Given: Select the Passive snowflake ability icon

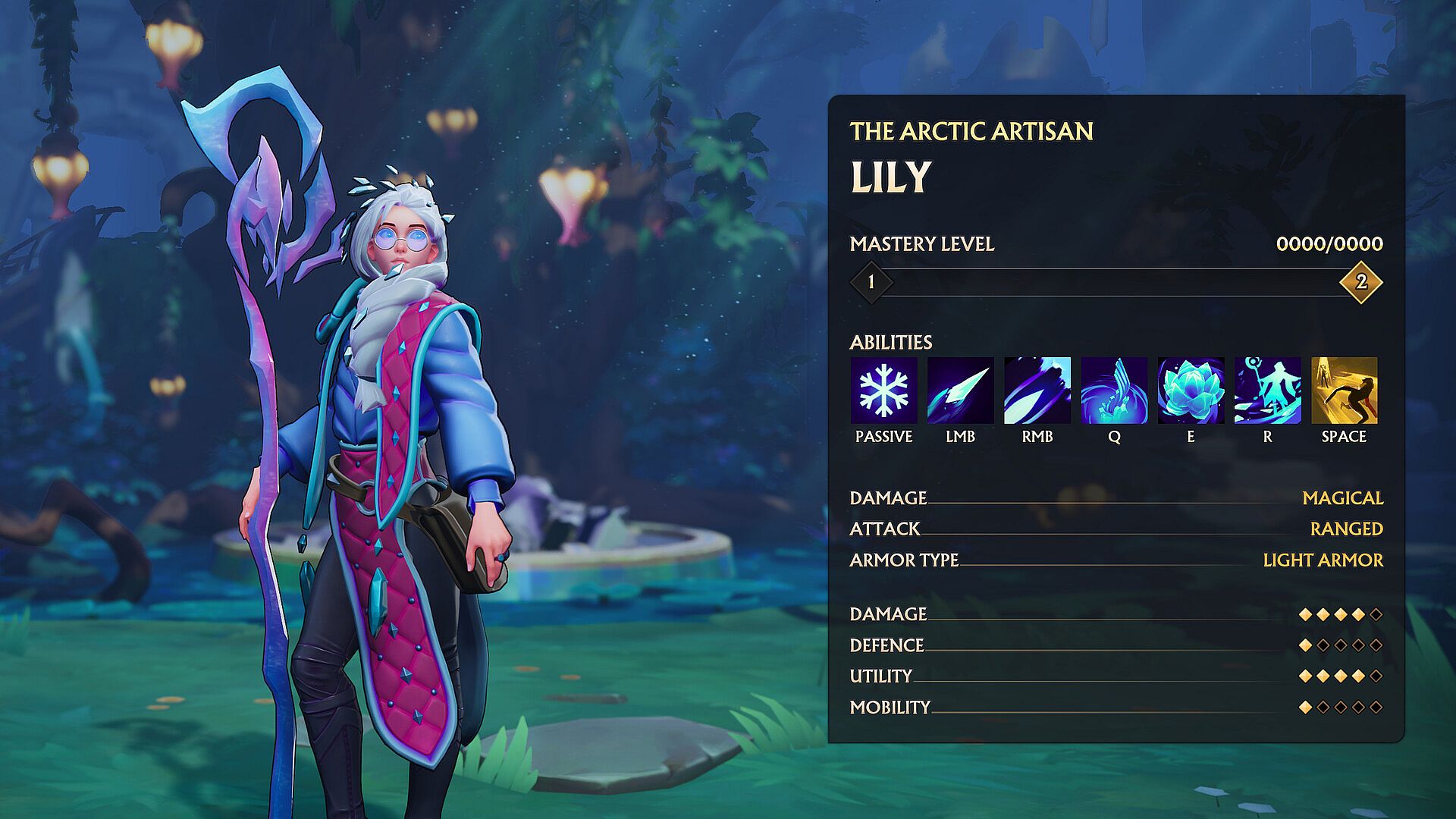Looking at the screenshot, I should pos(883,391).
